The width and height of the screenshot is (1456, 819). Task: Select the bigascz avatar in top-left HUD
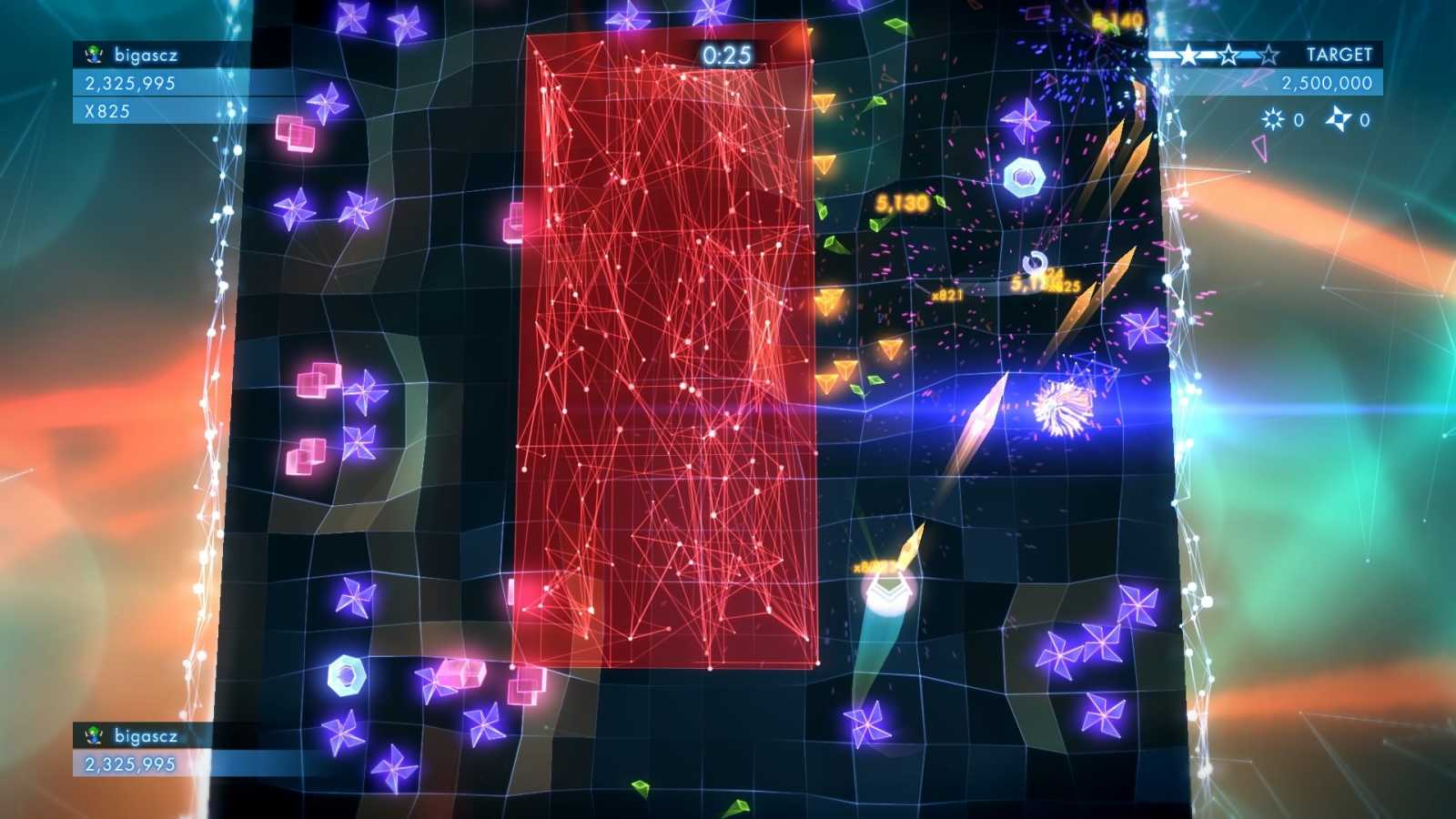coord(93,53)
